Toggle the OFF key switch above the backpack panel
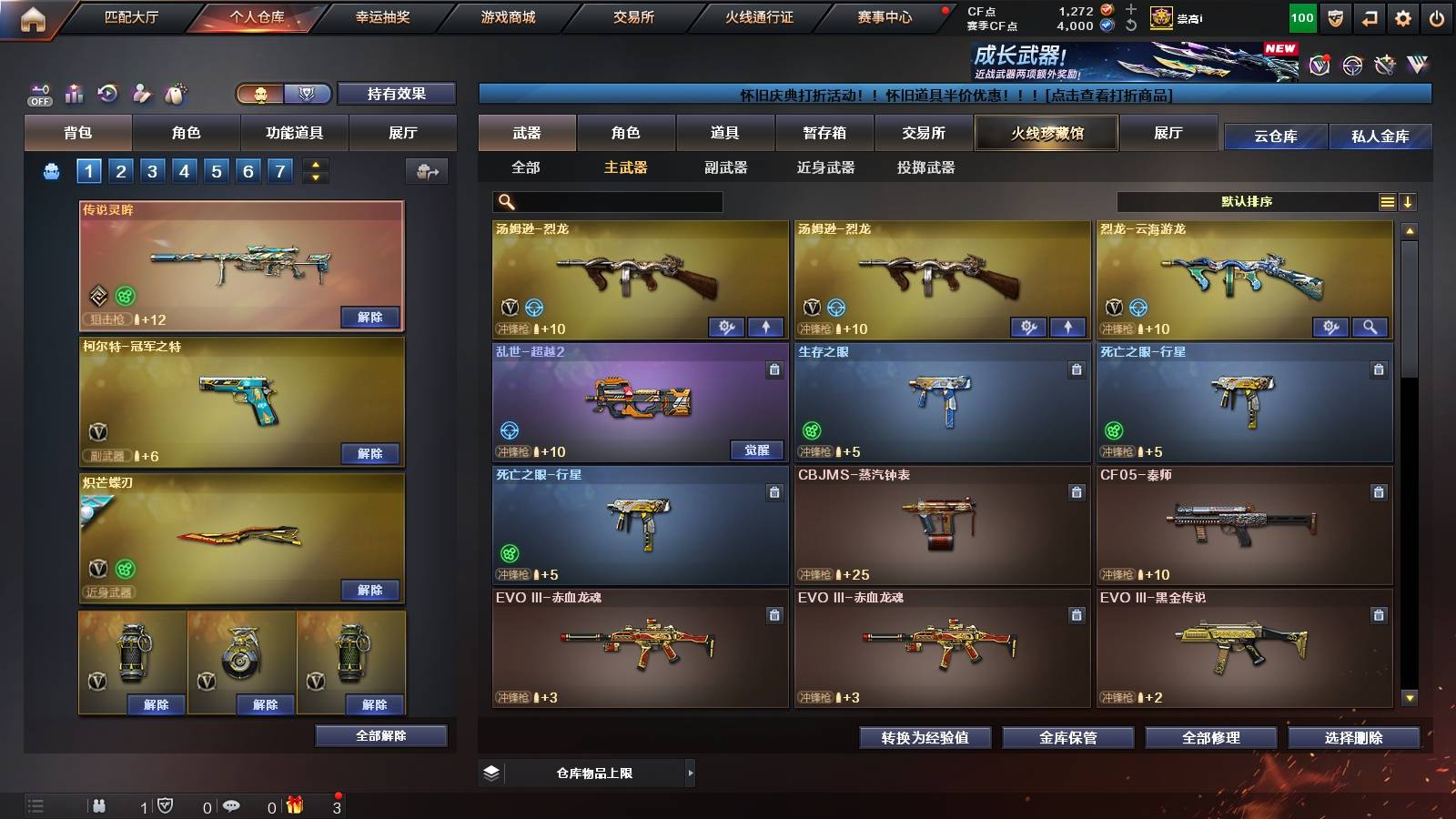 pyautogui.click(x=38, y=94)
